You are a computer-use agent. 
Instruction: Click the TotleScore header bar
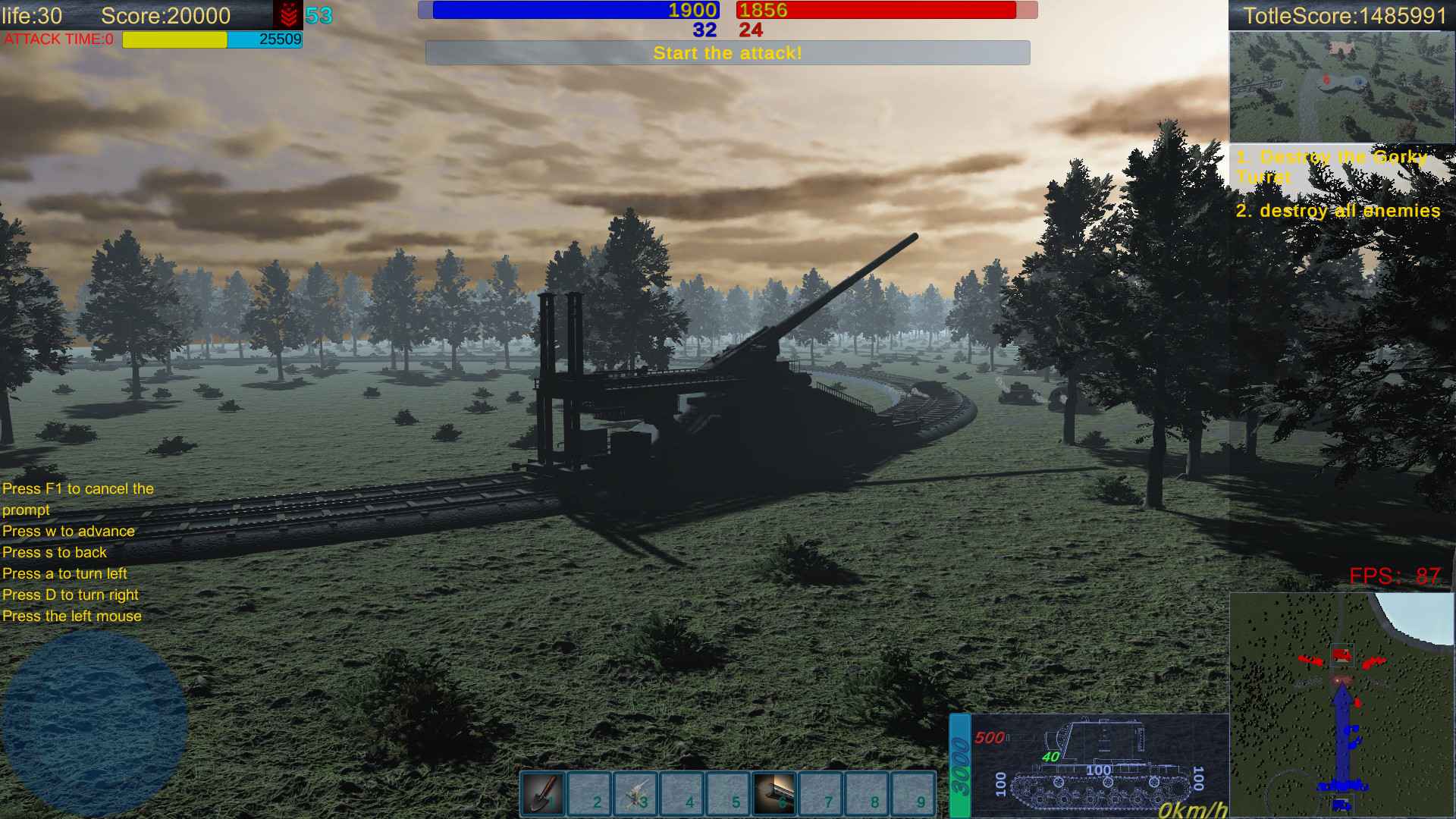pos(1342,14)
